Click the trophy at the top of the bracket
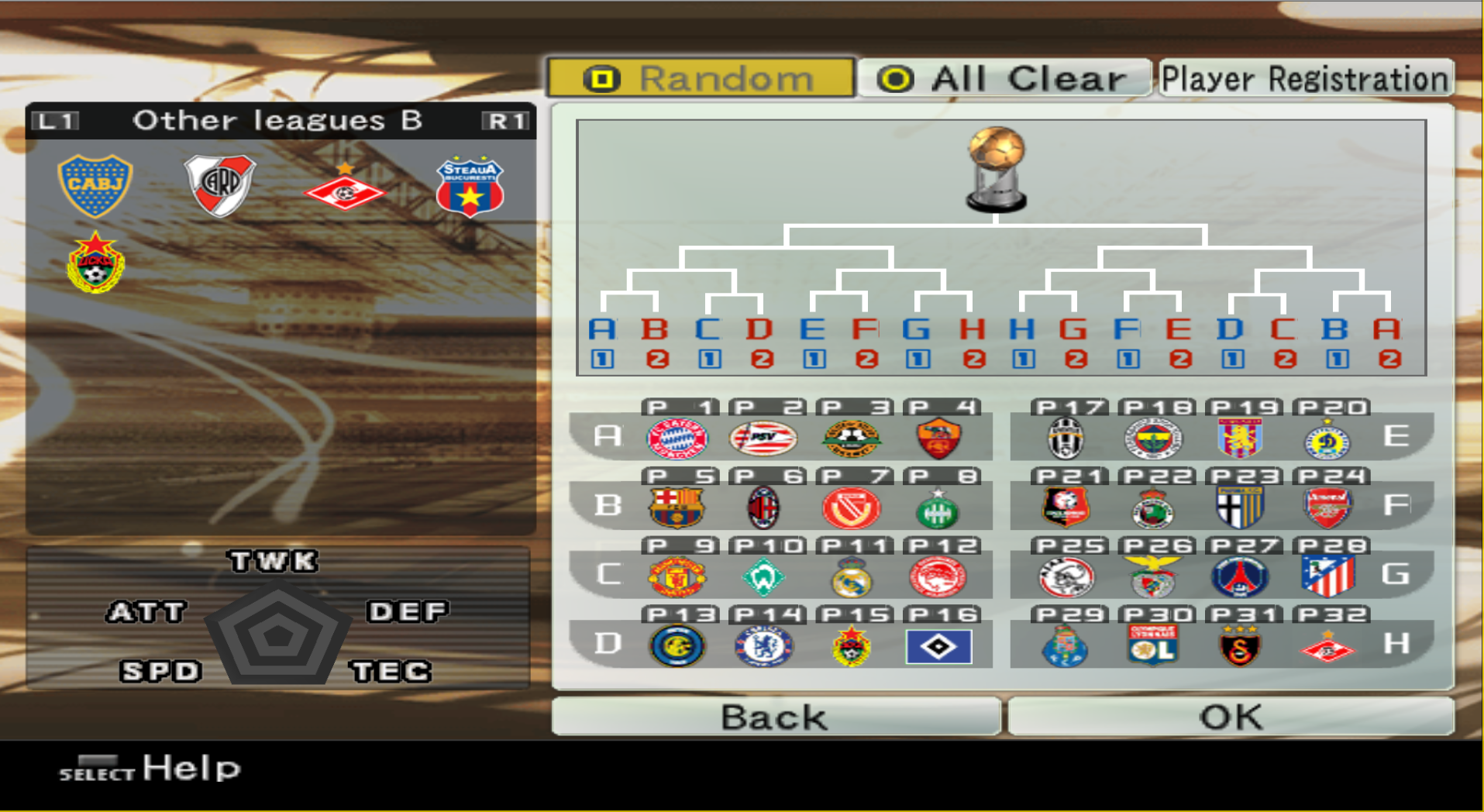This screenshot has height=812, width=1484. pyautogui.click(x=996, y=167)
